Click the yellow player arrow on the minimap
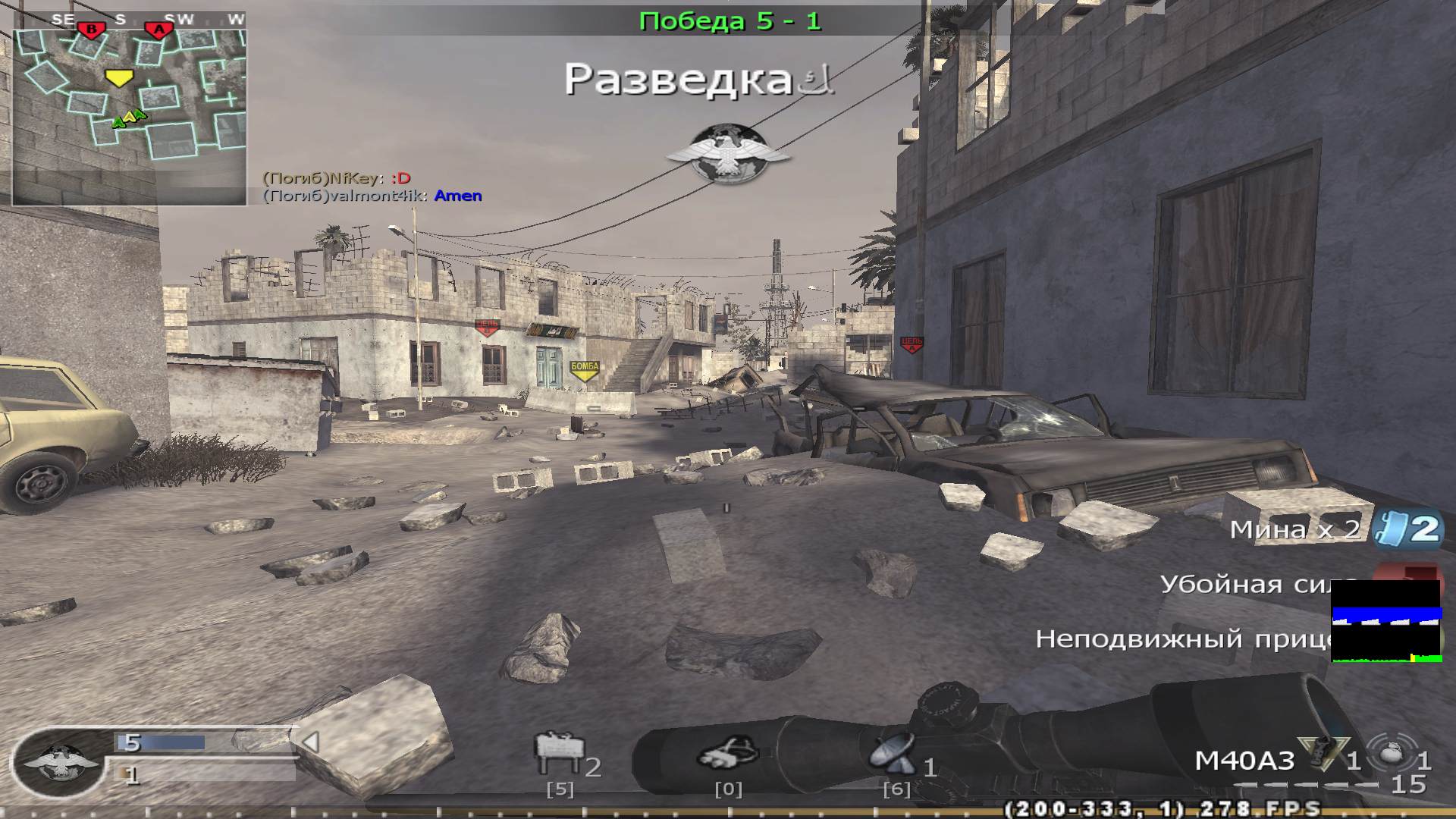The width and height of the screenshot is (1456, 819). coord(120,77)
